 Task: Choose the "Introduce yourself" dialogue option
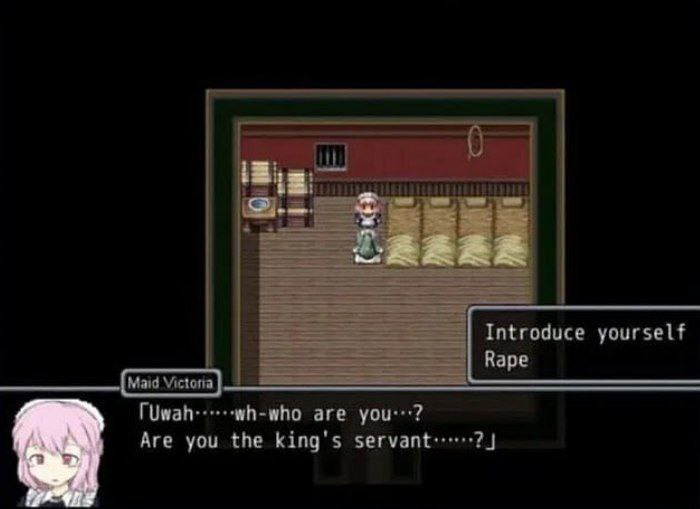click(x=585, y=333)
